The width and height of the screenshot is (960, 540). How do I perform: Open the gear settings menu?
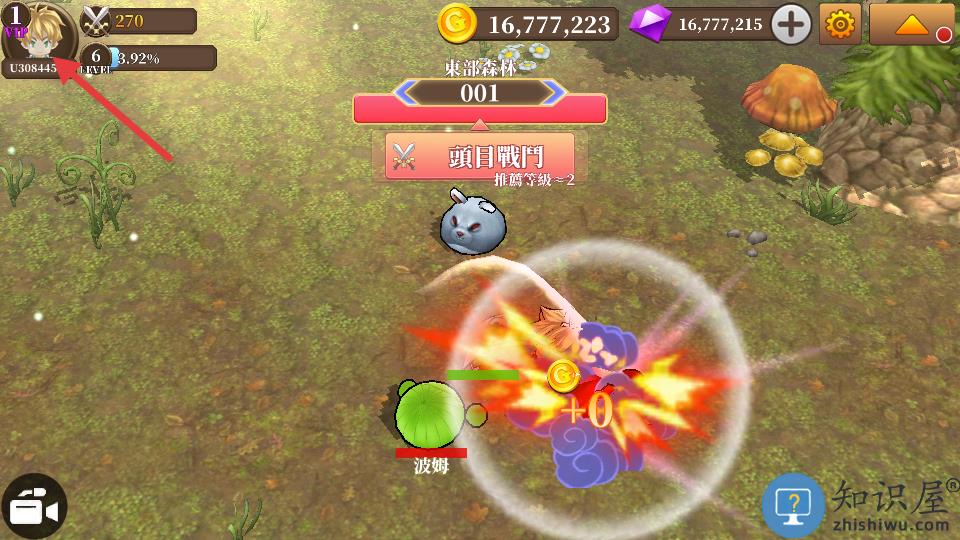840,24
